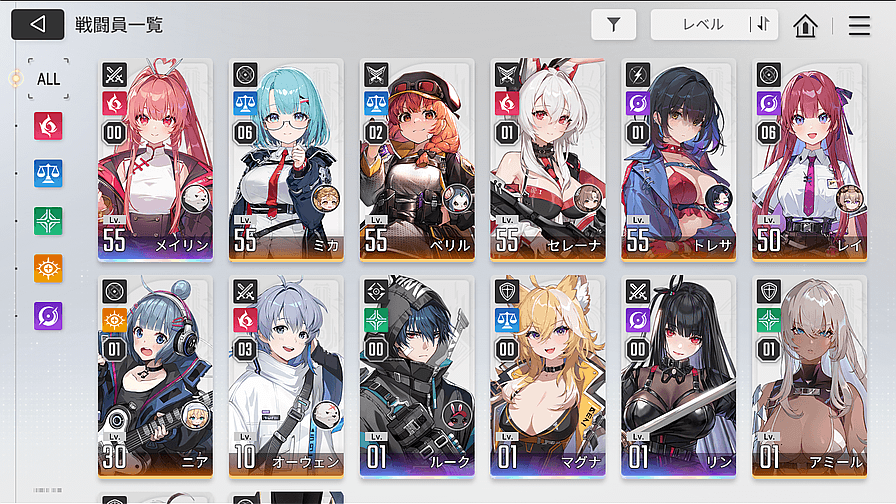Viewport: 896px width, 504px height.
Task: Filter by the blue scales attribute
Action: (48, 173)
